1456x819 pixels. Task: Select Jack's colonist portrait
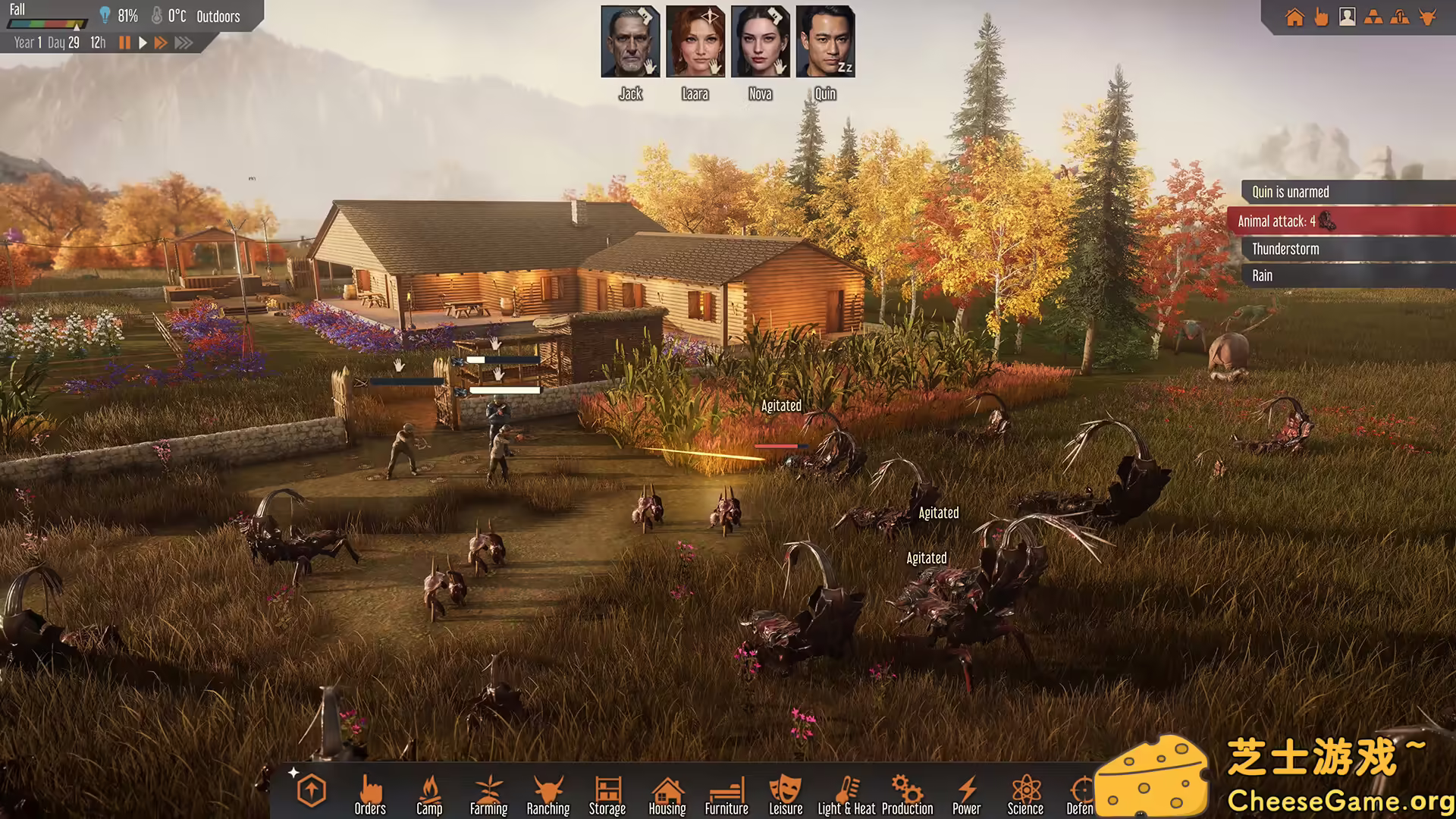630,42
